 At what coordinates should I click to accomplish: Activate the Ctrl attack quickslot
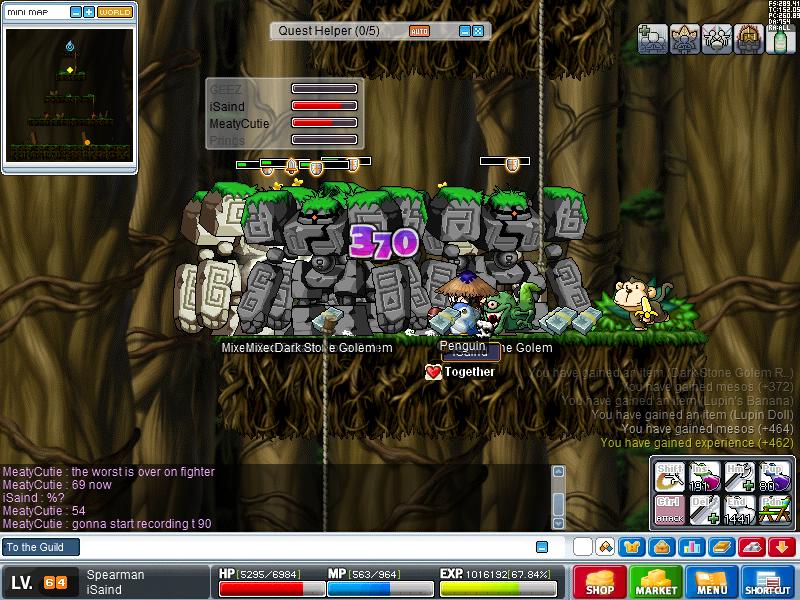click(x=669, y=509)
